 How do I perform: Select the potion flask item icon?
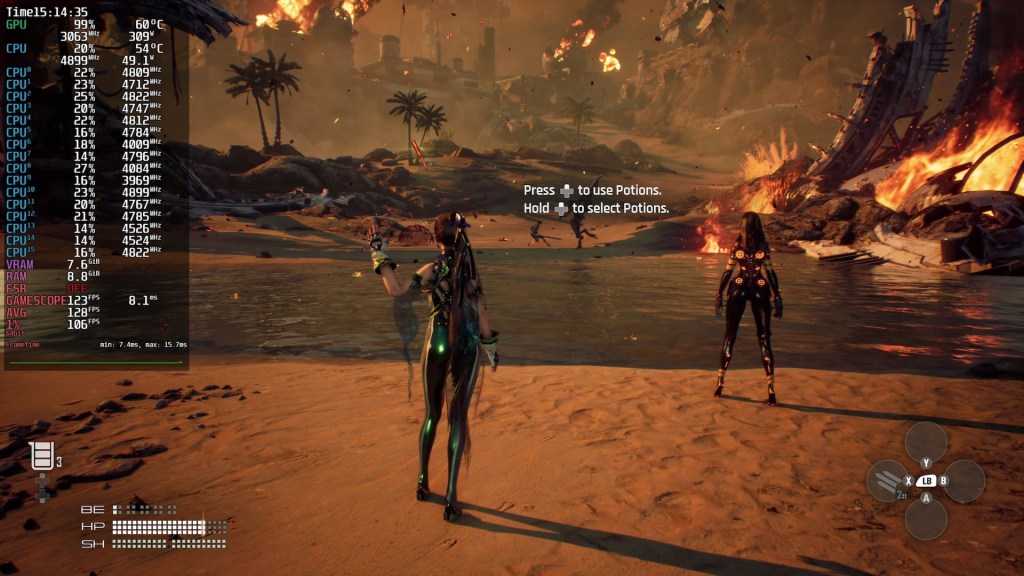tap(41, 457)
